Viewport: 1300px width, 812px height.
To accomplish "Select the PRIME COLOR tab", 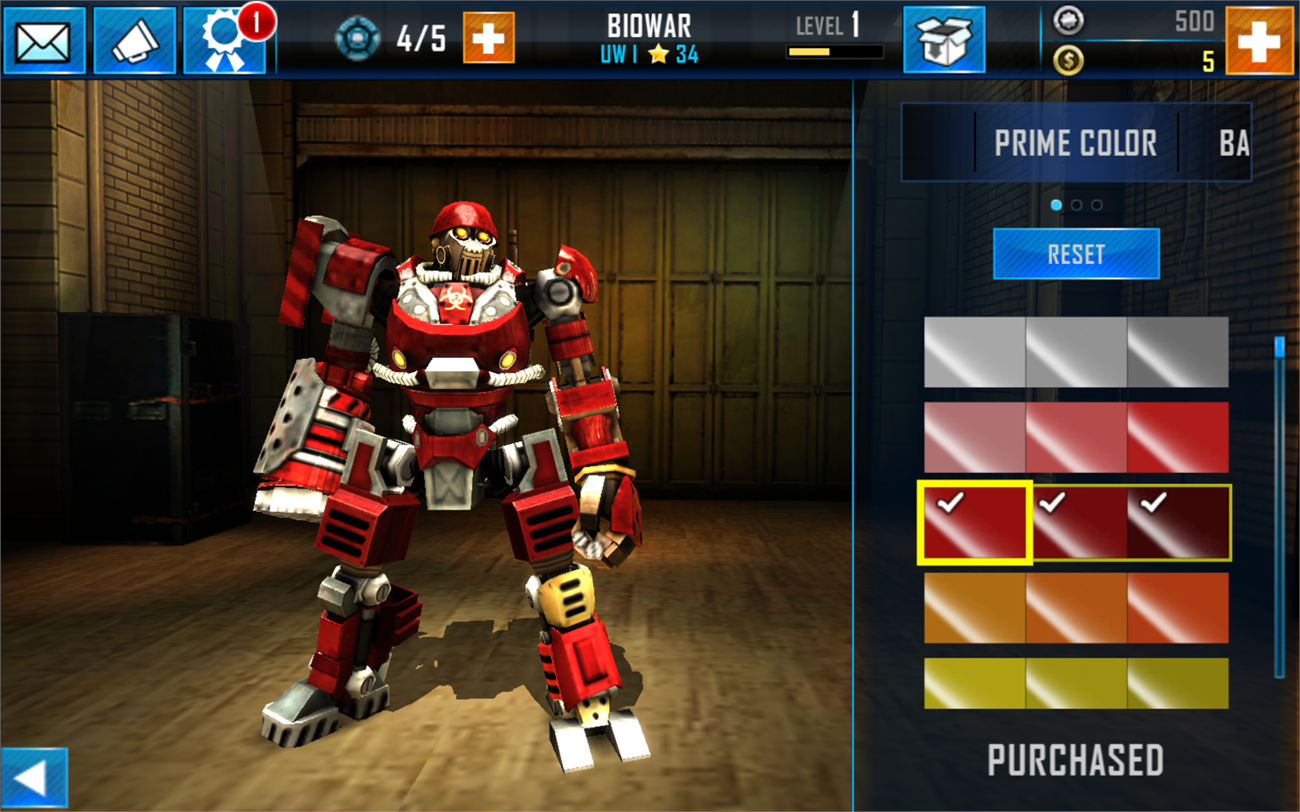I will click(x=1075, y=143).
